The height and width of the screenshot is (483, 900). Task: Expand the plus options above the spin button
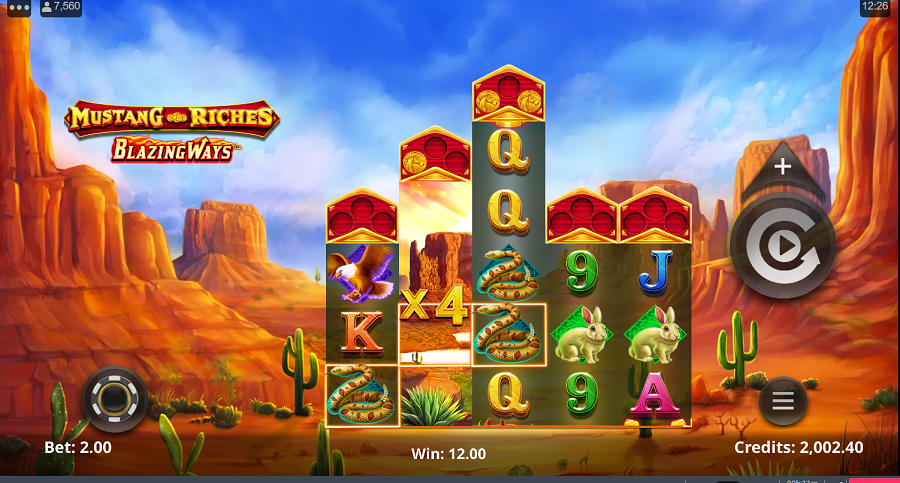point(782,167)
